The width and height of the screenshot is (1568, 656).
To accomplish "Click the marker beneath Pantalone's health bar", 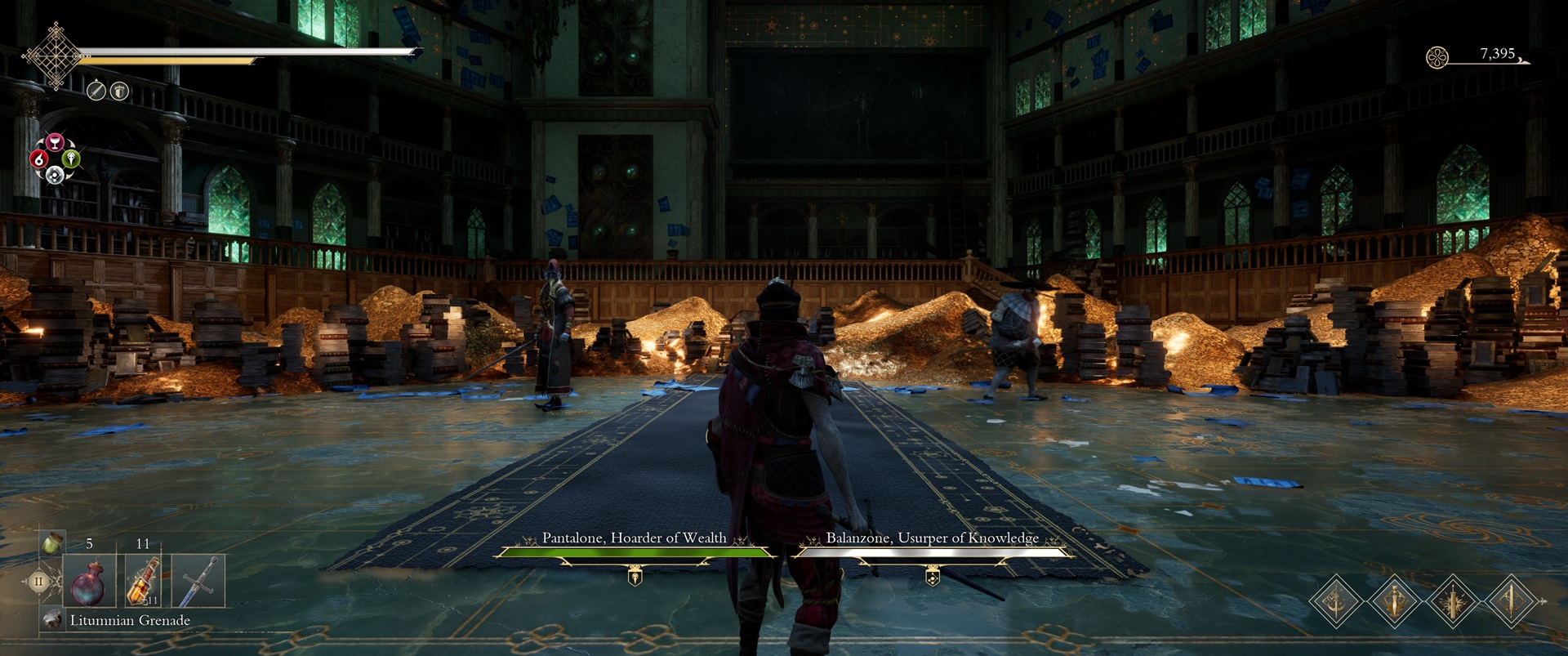I will [x=635, y=578].
